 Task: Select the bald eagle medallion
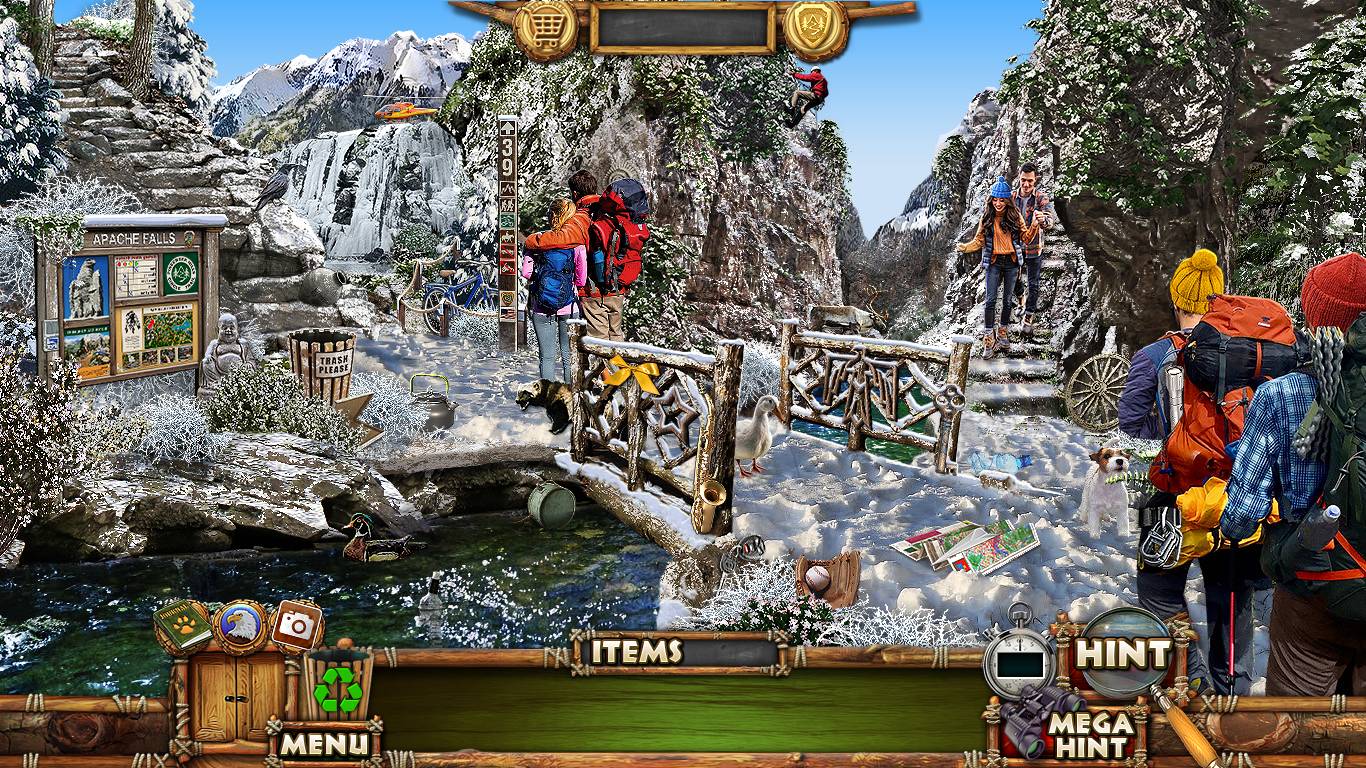coord(240,626)
